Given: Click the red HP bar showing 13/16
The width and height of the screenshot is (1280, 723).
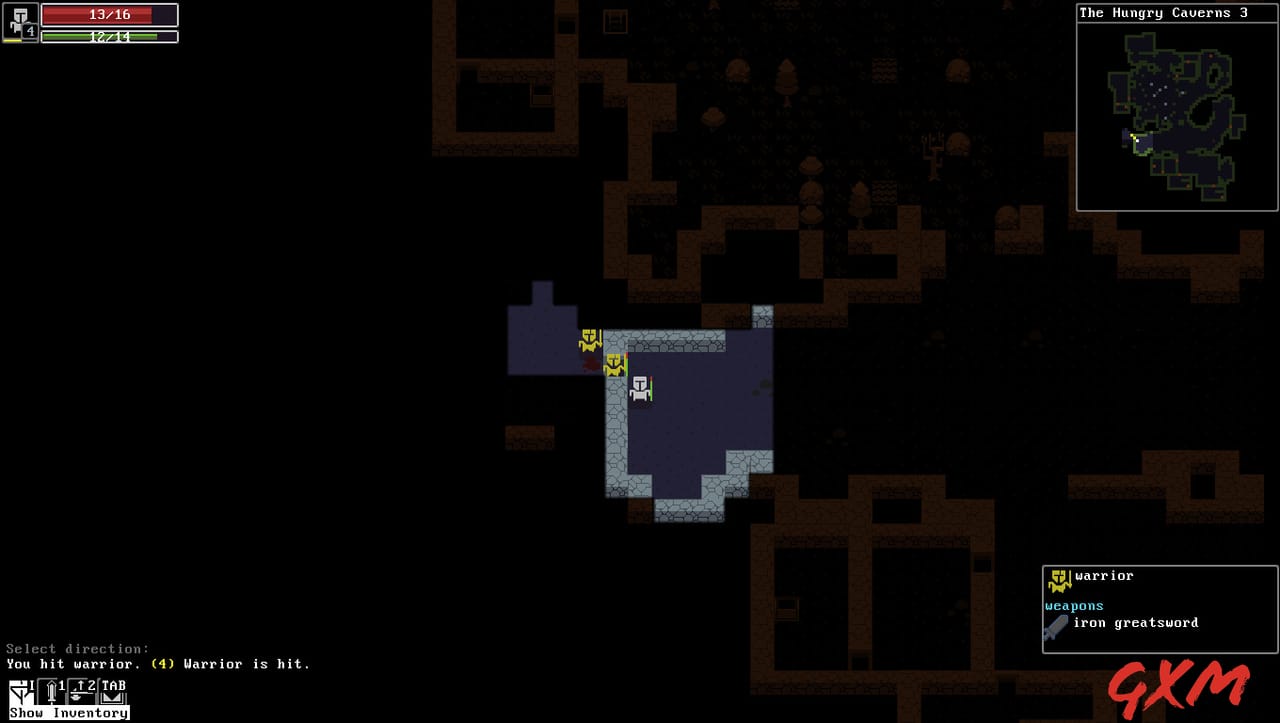Looking at the screenshot, I should coord(110,14).
